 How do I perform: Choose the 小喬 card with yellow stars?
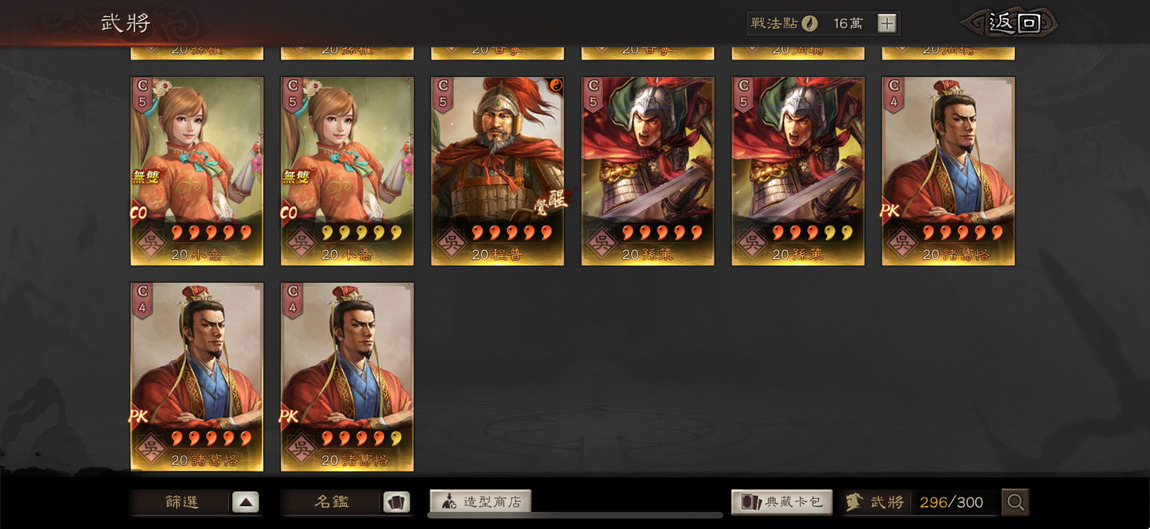tap(347, 170)
